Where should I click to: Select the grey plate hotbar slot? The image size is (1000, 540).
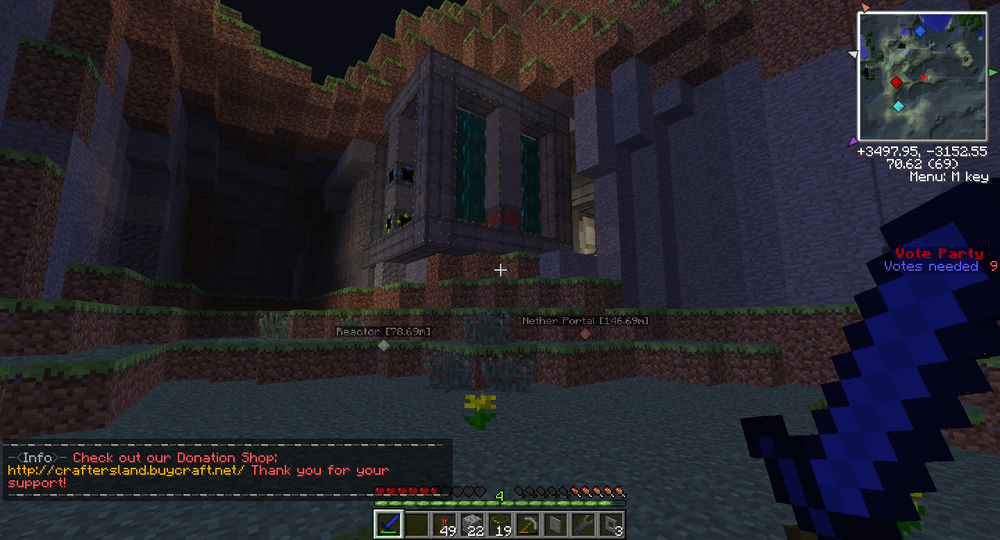555,524
